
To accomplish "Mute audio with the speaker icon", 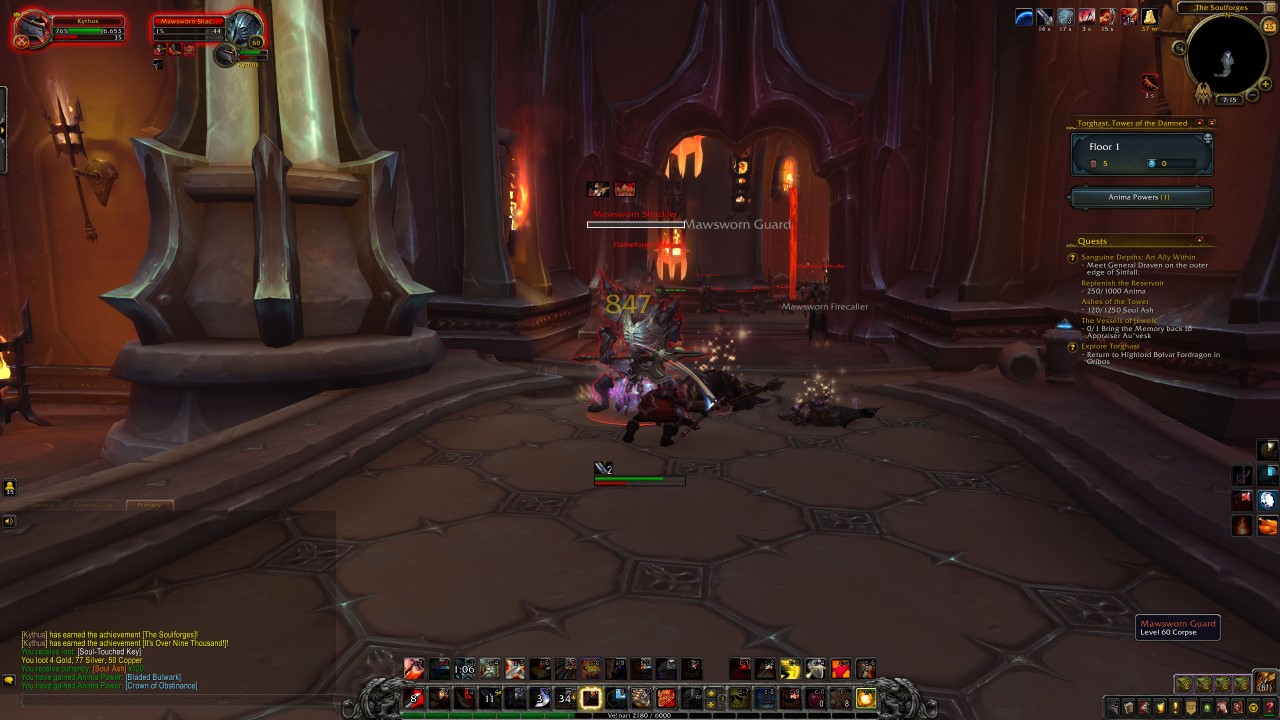I will [10, 520].
